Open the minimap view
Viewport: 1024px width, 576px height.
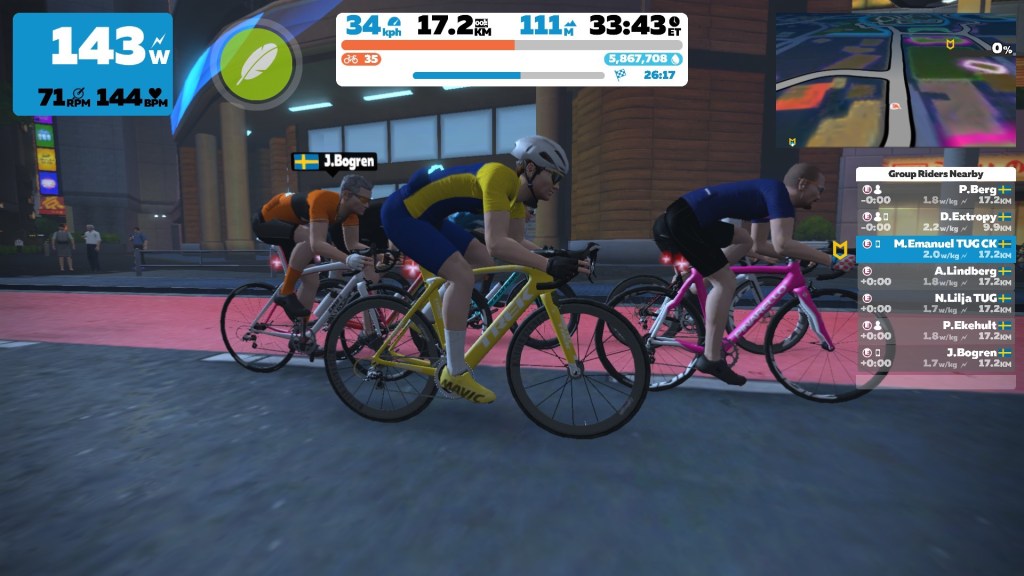[x=895, y=78]
